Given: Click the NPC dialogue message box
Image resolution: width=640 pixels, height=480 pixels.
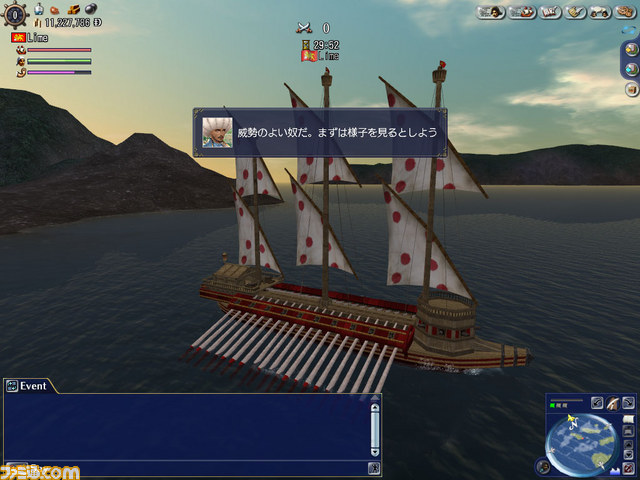Looking at the screenshot, I should 320,132.
